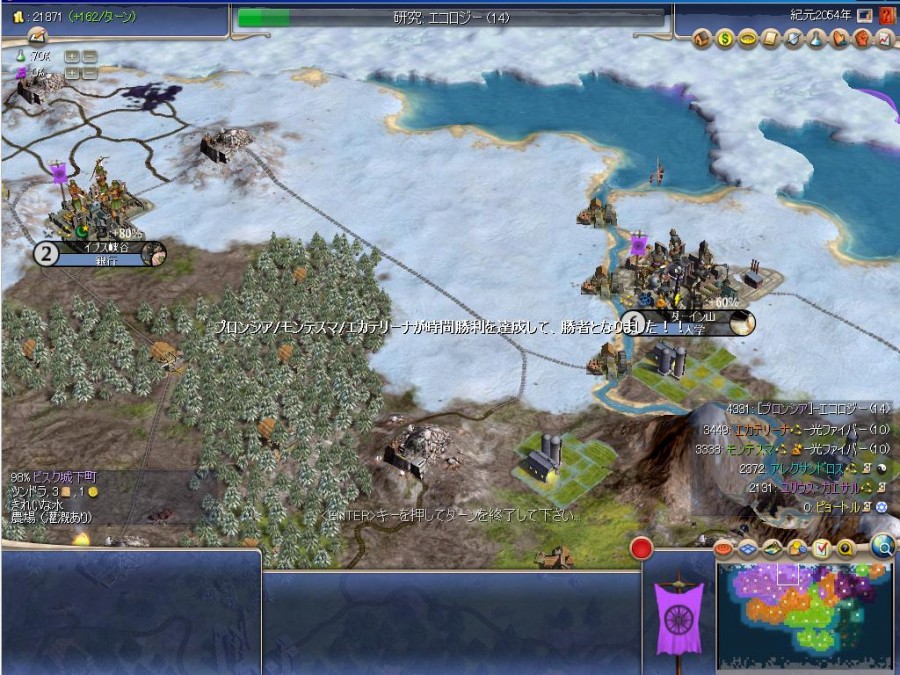Viewport: 900px width, 675px height.
Task: Open the religion advisor praying hands icon
Action: (x=840, y=39)
